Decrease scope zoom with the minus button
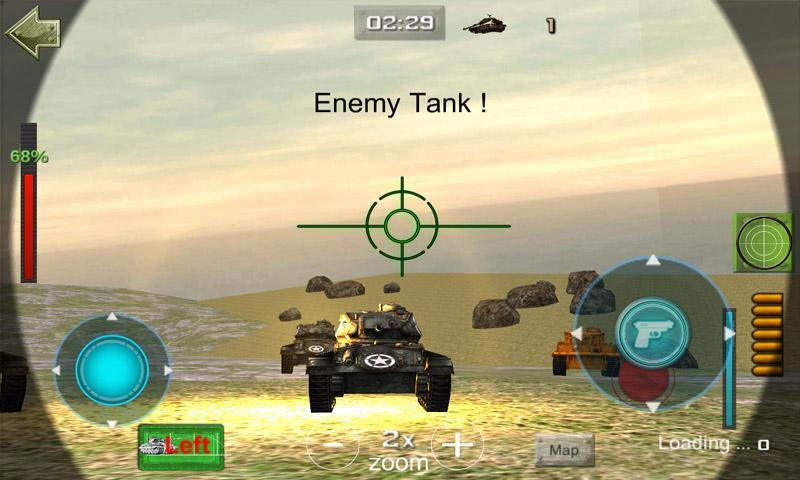The image size is (800, 480). click(333, 445)
